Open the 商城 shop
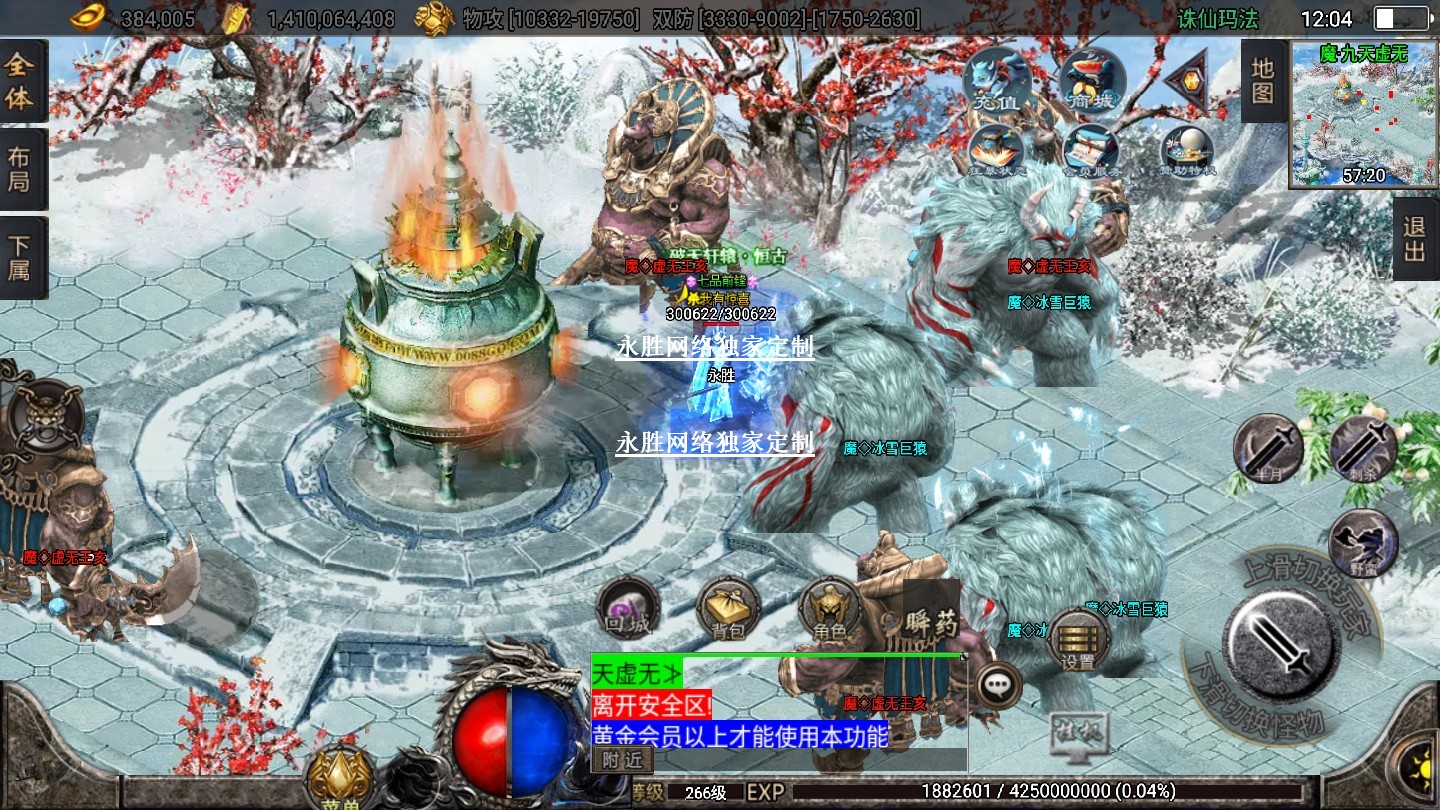This screenshot has height=810, width=1440. (x=1092, y=80)
